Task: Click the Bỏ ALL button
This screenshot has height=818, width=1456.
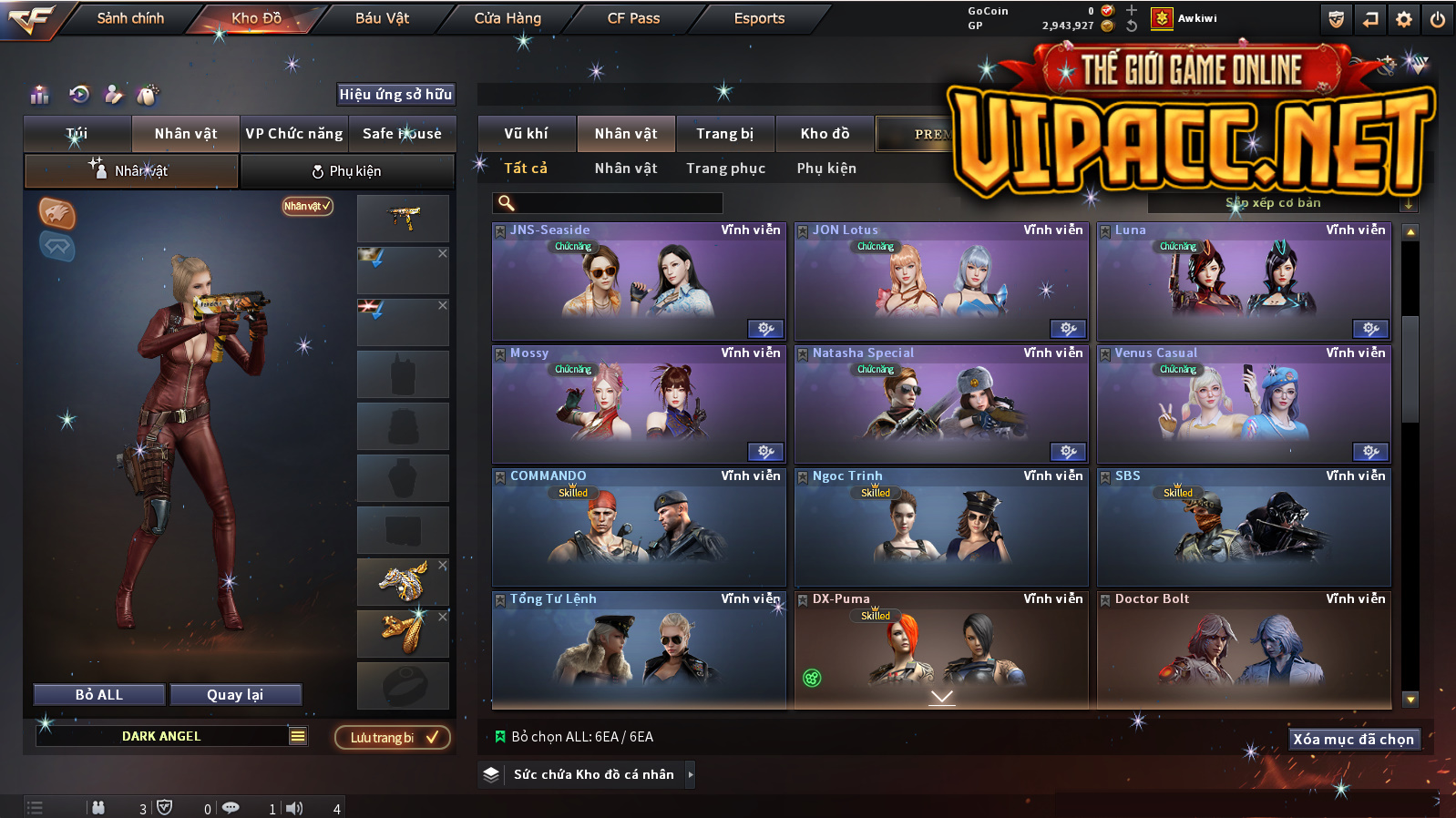Action: pos(99,695)
